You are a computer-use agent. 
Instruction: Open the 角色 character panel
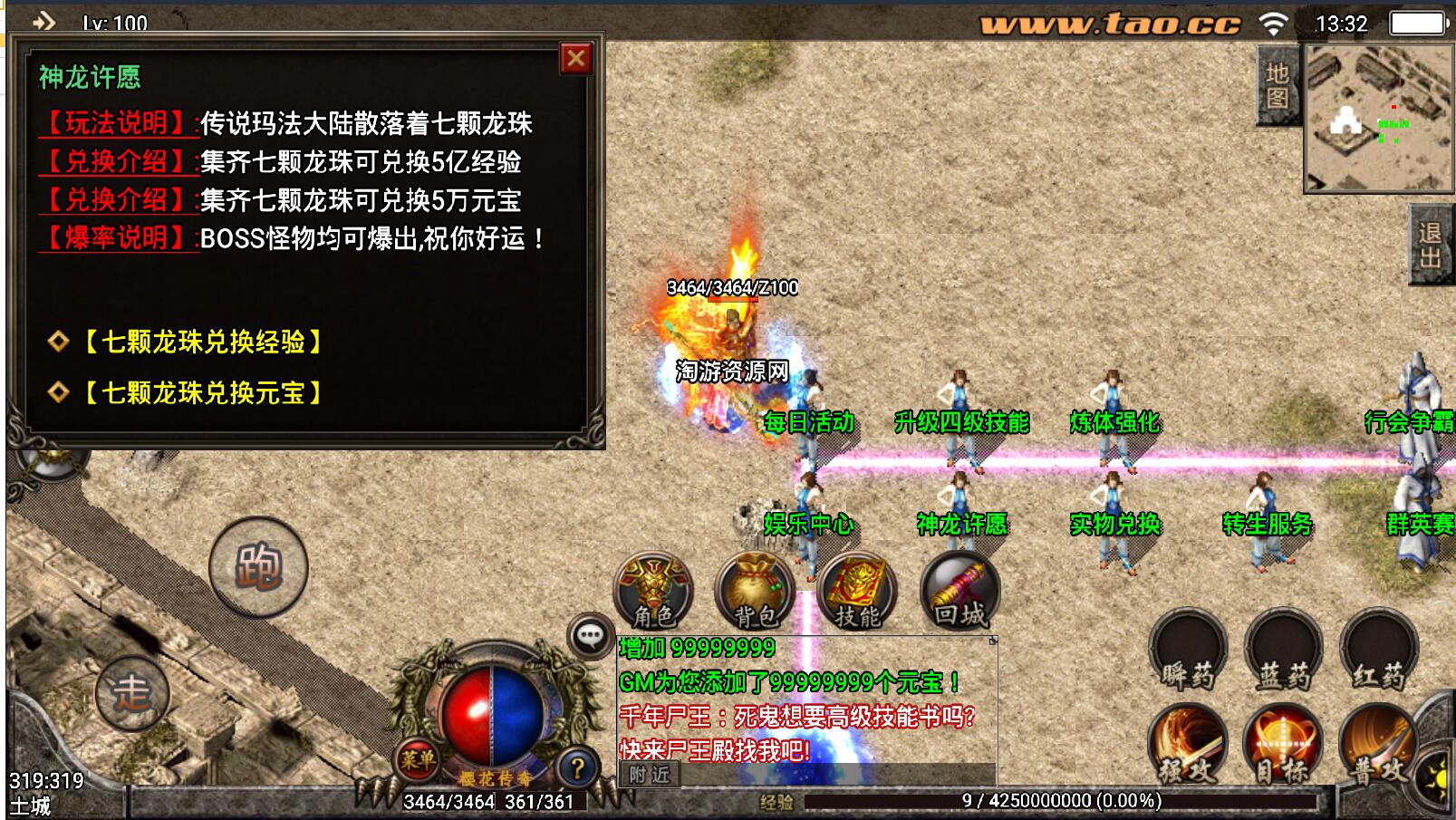click(x=653, y=591)
